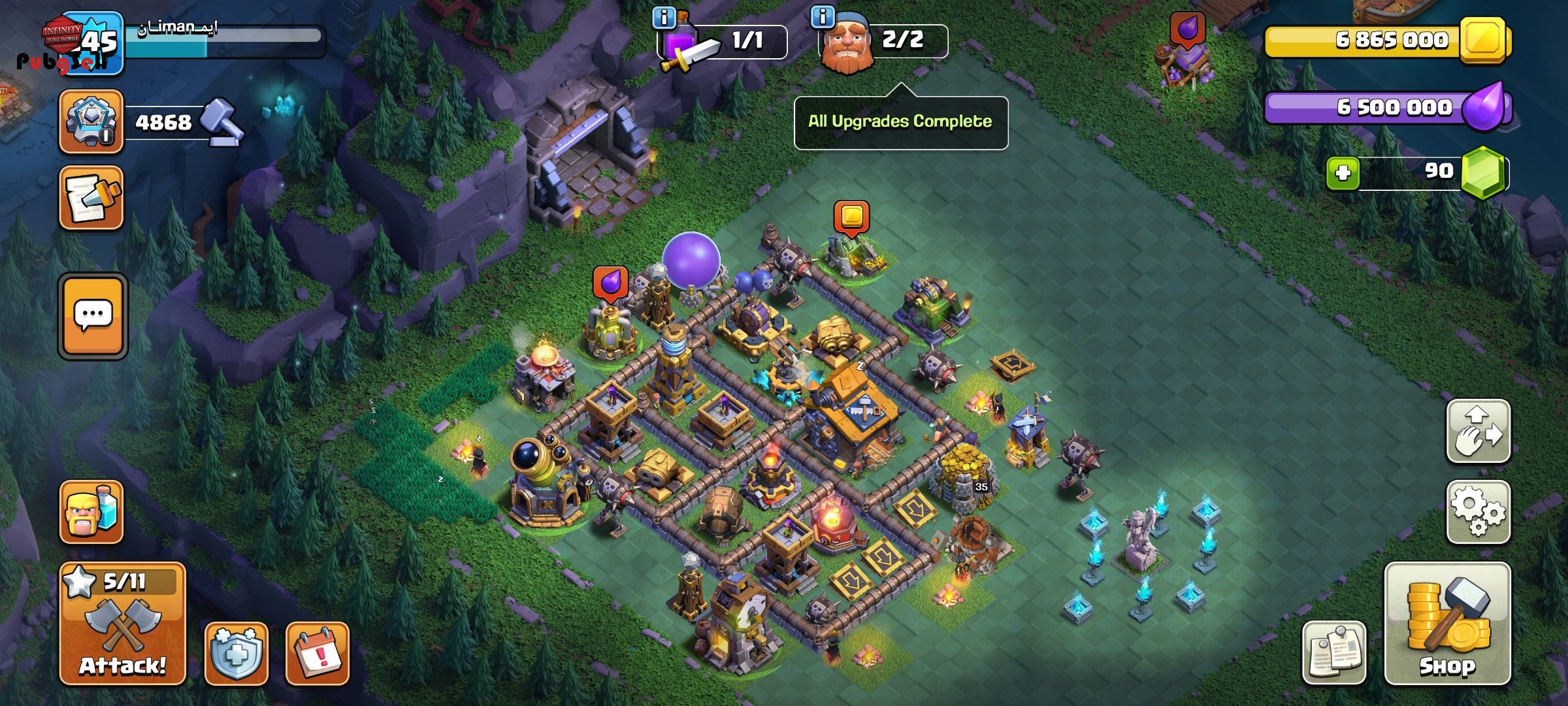This screenshot has width=1568, height=706.
Task: Open the pinned notes button beside Shop
Action: (x=1334, y=652)
